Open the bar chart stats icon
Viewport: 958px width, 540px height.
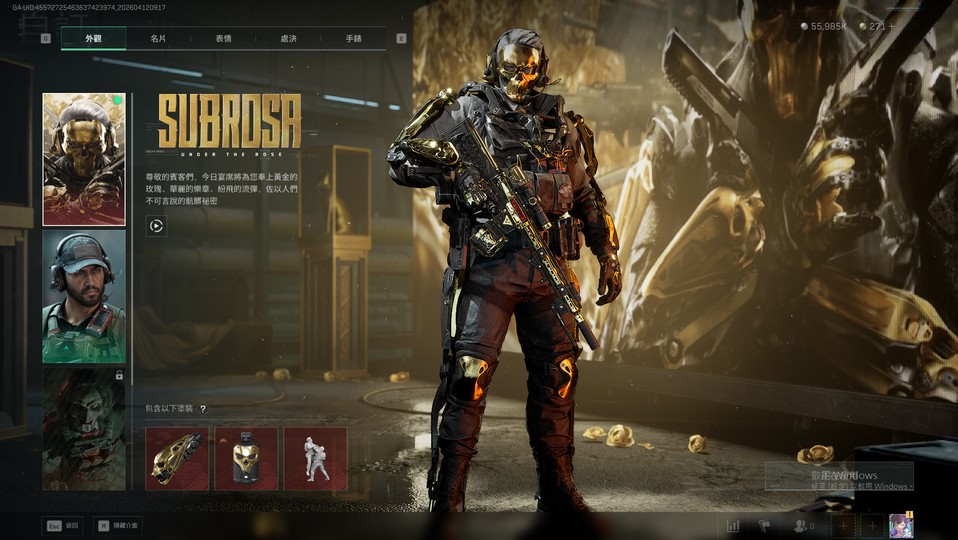[x=733, y=525]
